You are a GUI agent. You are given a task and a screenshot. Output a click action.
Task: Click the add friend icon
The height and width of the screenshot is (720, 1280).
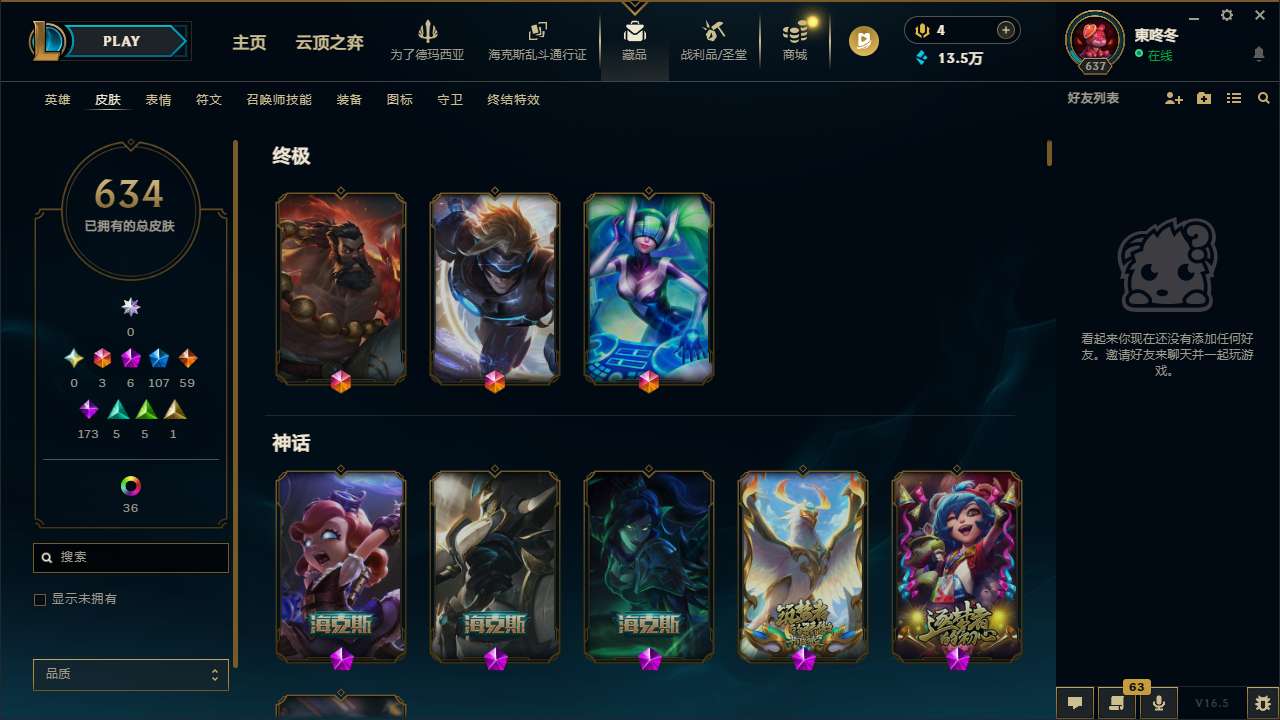1174,98
